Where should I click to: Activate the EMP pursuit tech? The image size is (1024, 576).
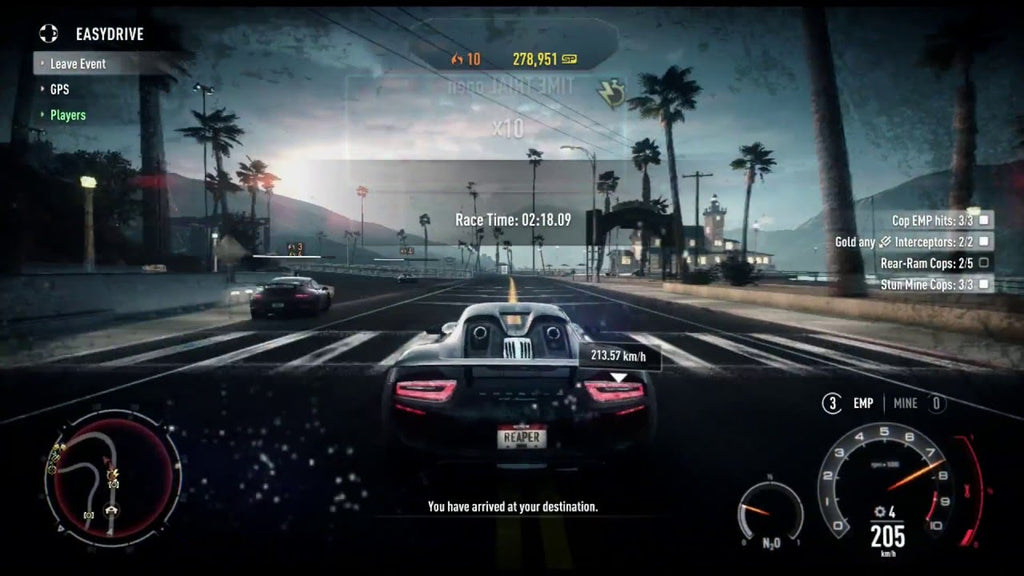coord(862,404)
